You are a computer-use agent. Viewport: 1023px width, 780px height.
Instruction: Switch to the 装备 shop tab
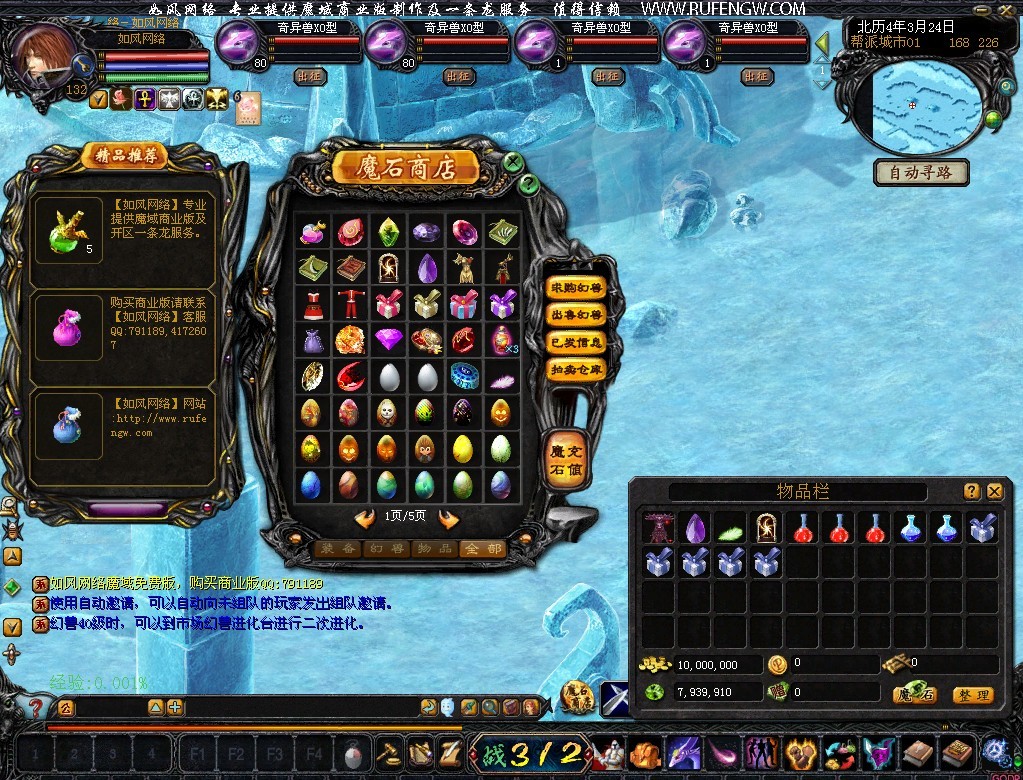(336, 549)
